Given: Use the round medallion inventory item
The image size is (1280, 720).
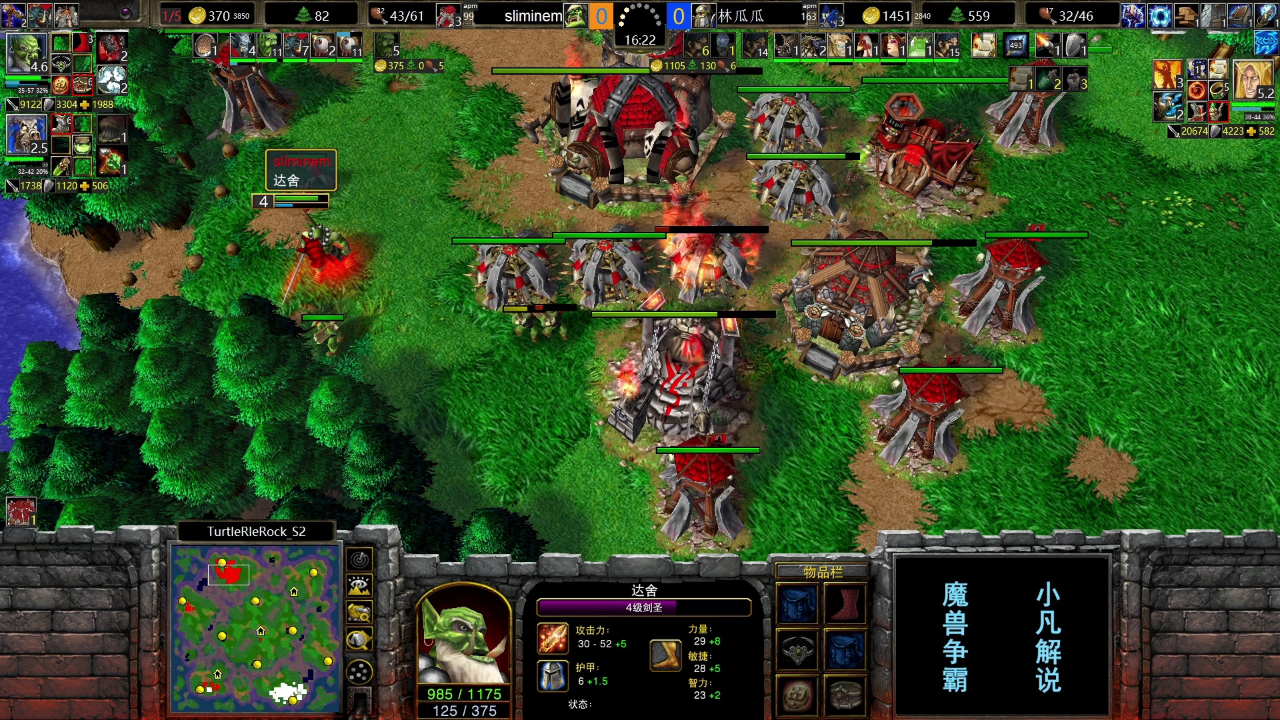Looking at the screenshot, I should click(798, 695).
